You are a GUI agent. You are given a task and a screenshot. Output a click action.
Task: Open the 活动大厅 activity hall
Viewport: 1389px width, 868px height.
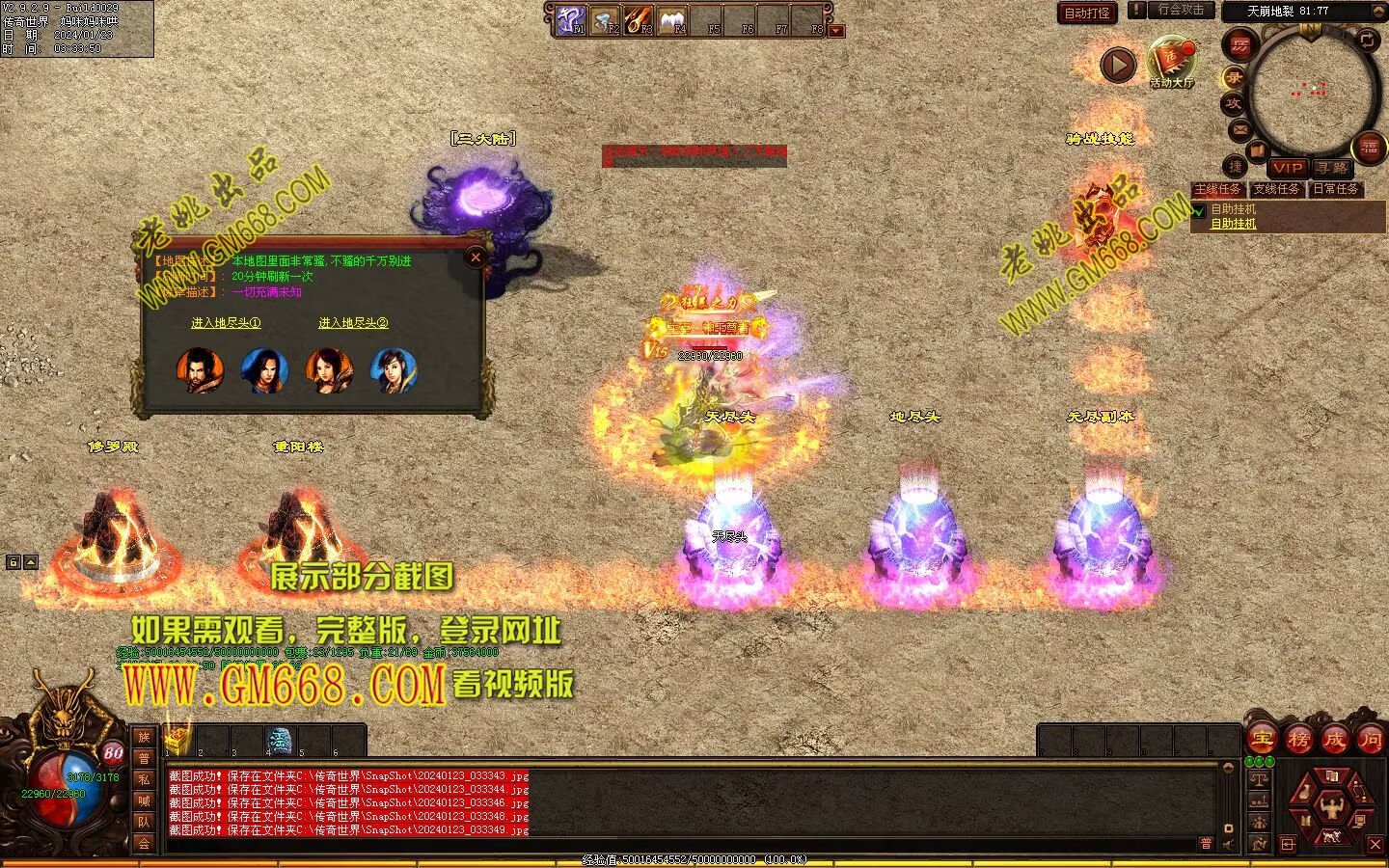(x=1171, y=63)
